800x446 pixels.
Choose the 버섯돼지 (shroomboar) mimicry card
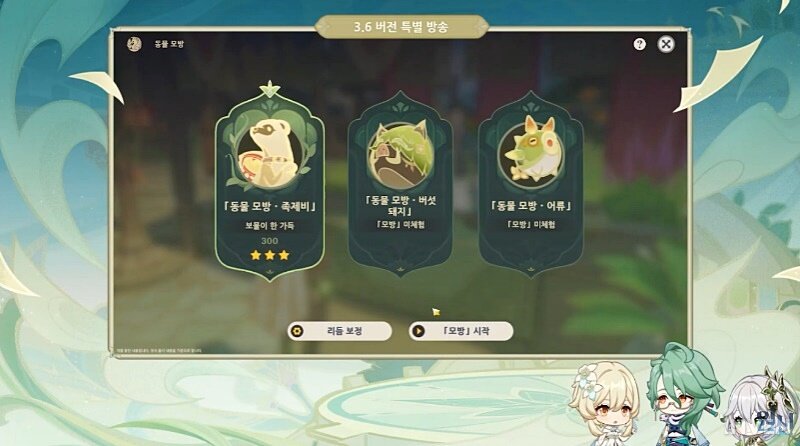pos(399,180)
